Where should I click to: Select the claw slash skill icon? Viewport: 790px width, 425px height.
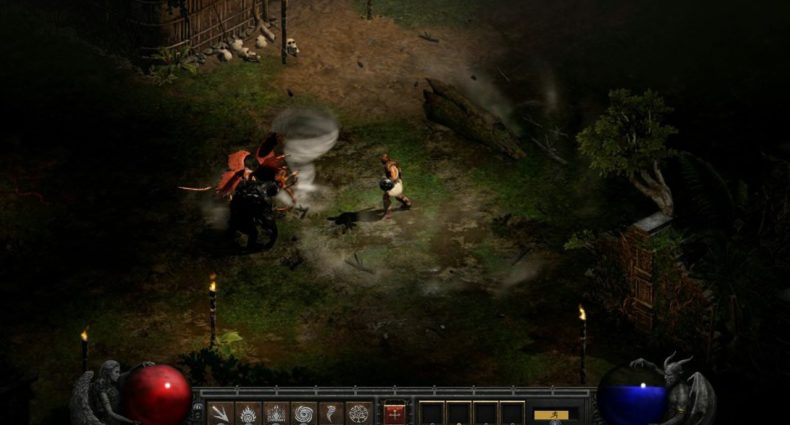tap(220, 413)
